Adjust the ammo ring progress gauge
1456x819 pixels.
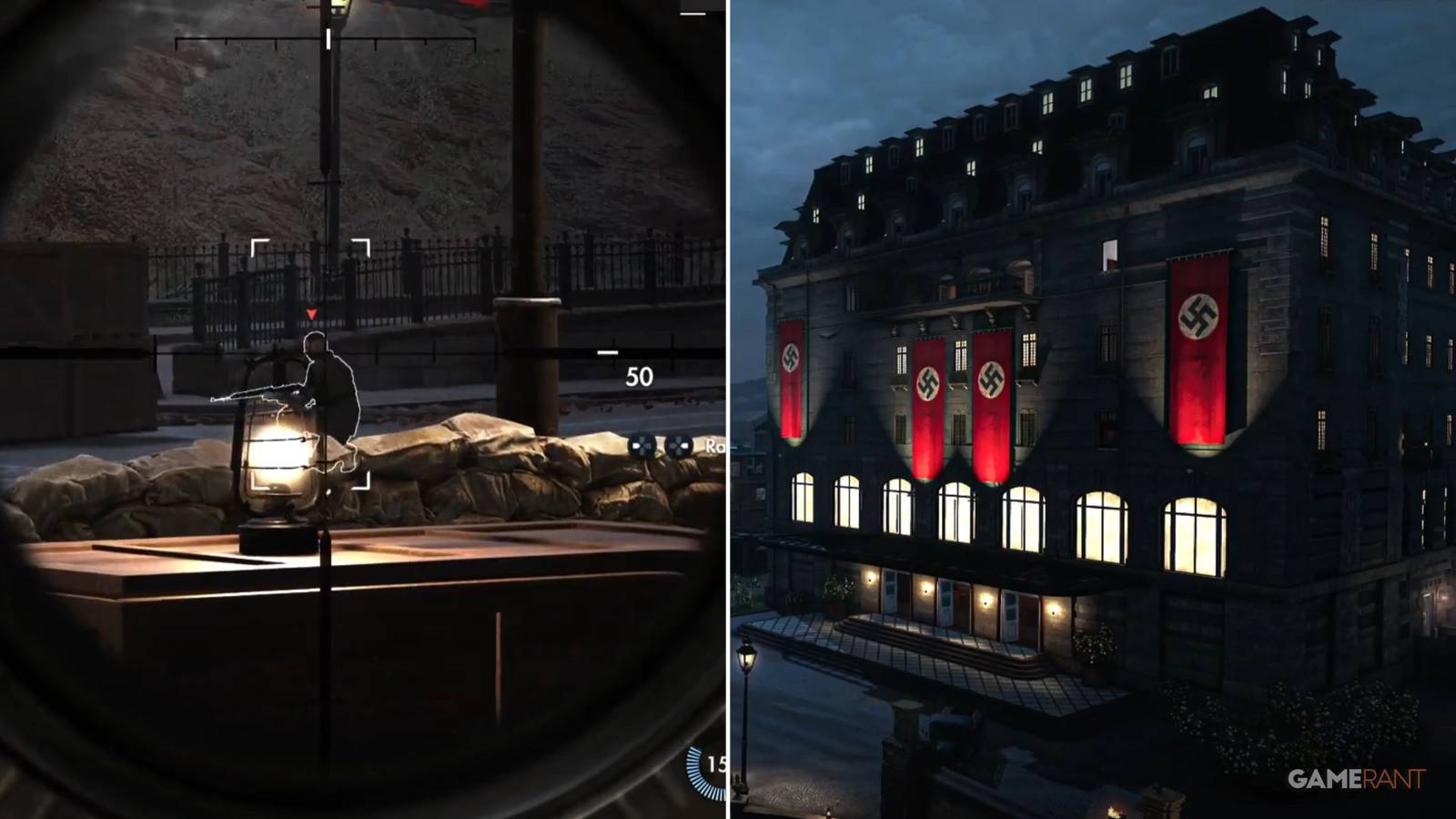click(699, 773)
